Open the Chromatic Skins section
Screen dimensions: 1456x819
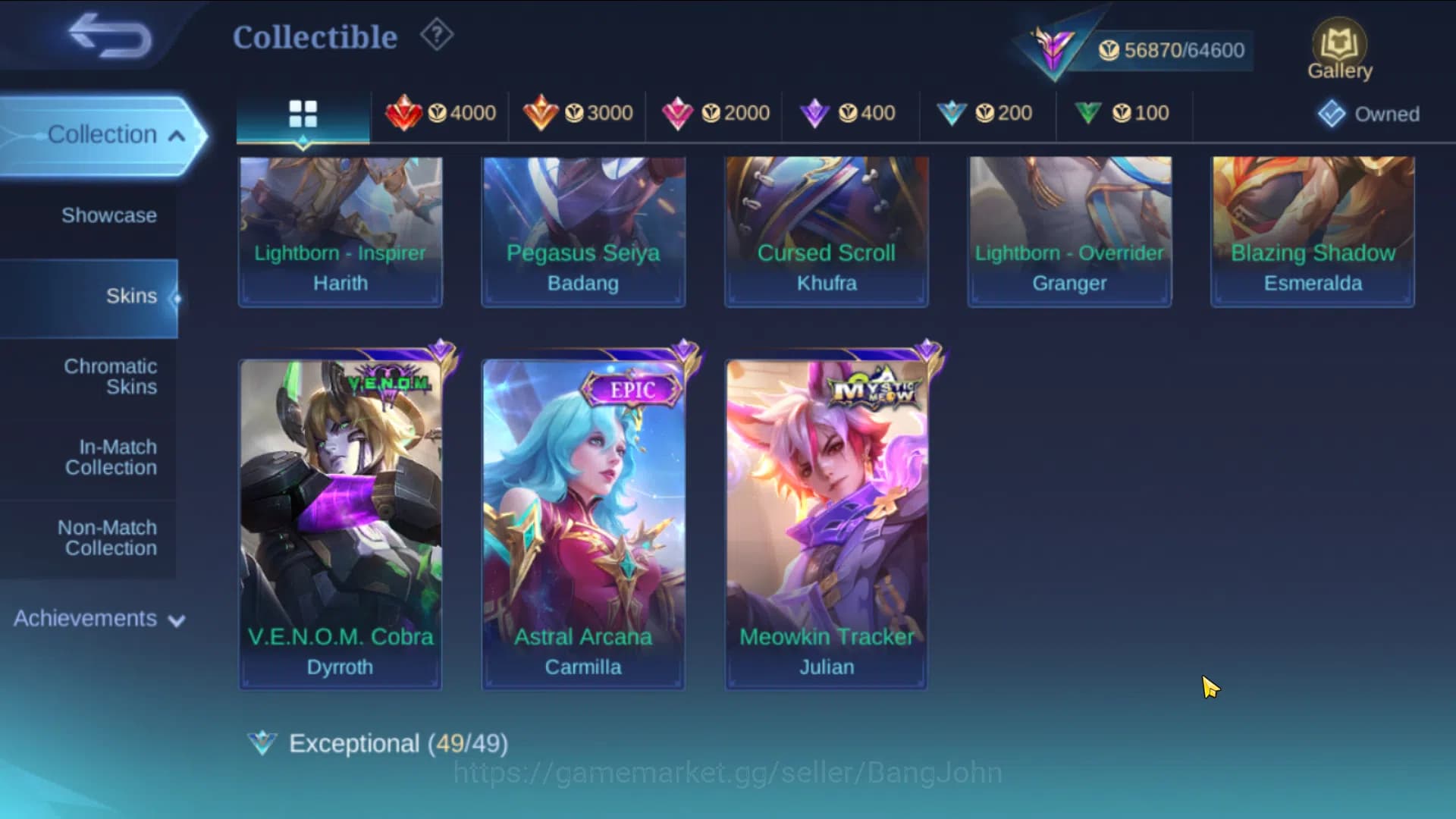pos(111,376)
